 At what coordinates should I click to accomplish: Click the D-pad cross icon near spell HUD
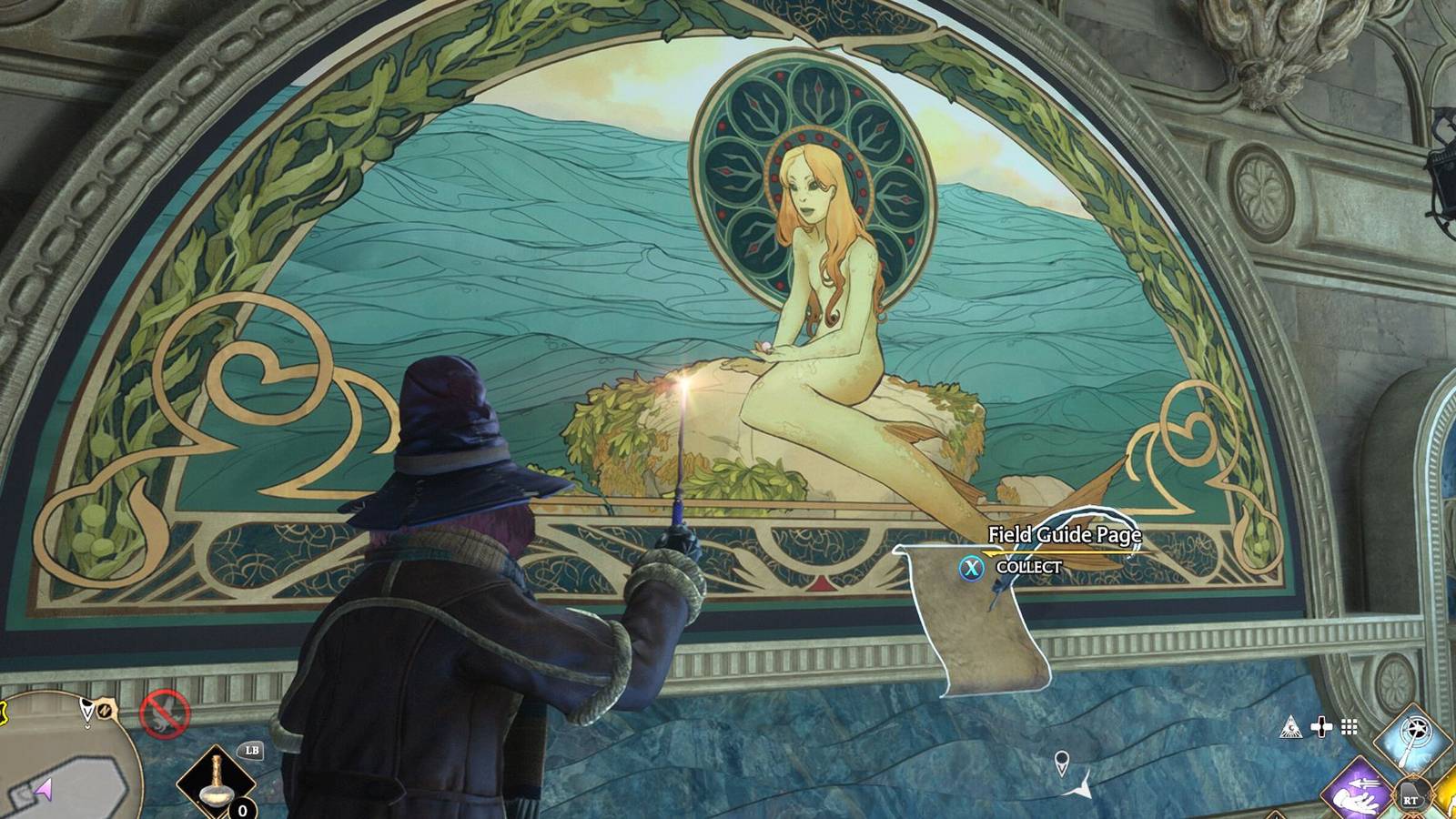tap(1321, 726)
